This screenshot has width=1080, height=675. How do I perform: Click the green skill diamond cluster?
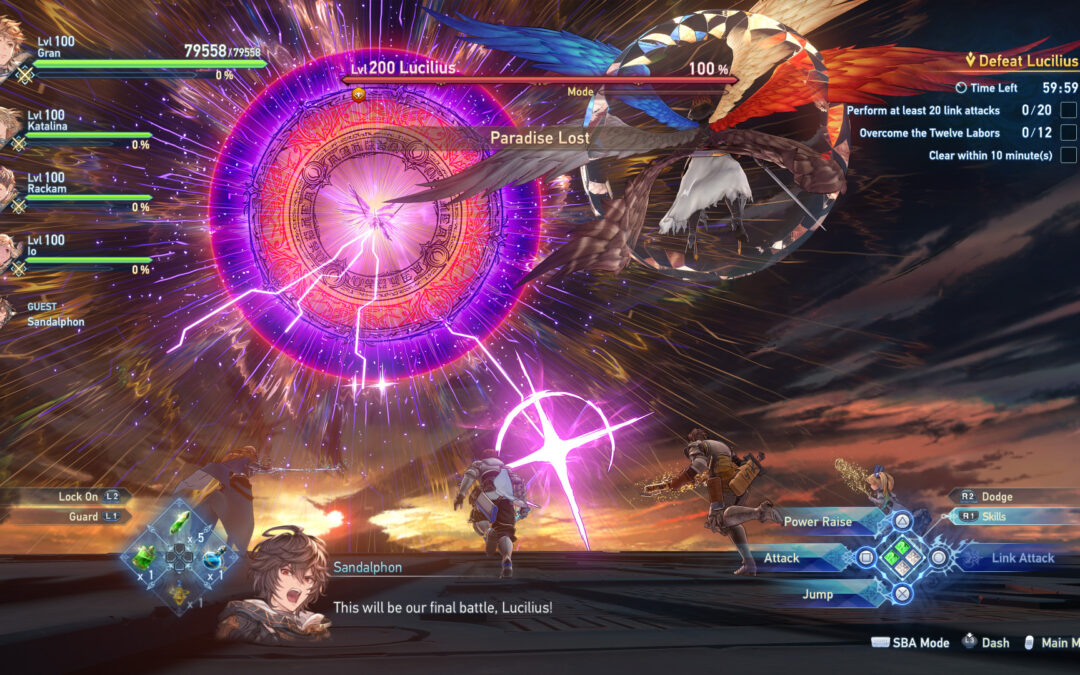pyautogui.click(x=902, y=558)
